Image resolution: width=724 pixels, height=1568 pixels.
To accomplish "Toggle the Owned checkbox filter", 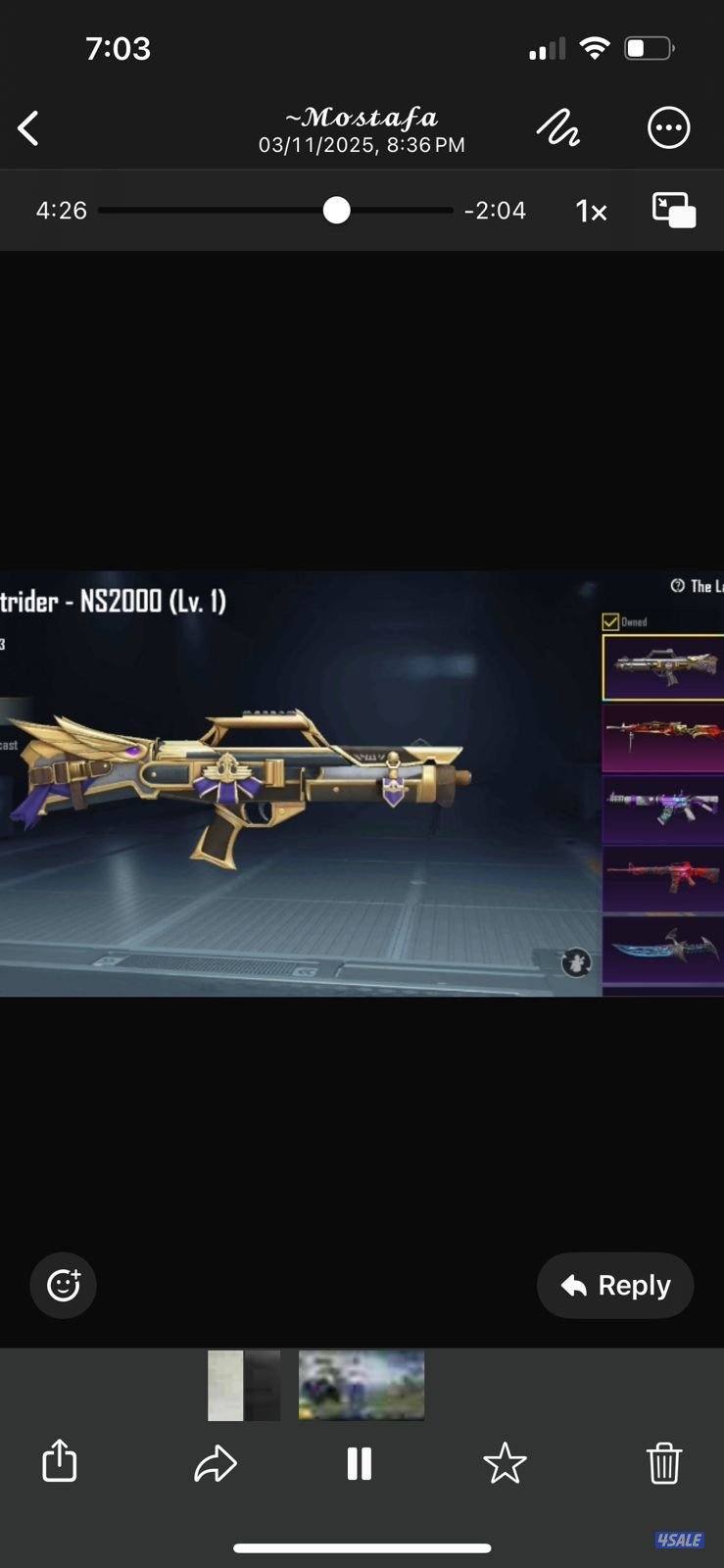I will (x=610, y=622).
